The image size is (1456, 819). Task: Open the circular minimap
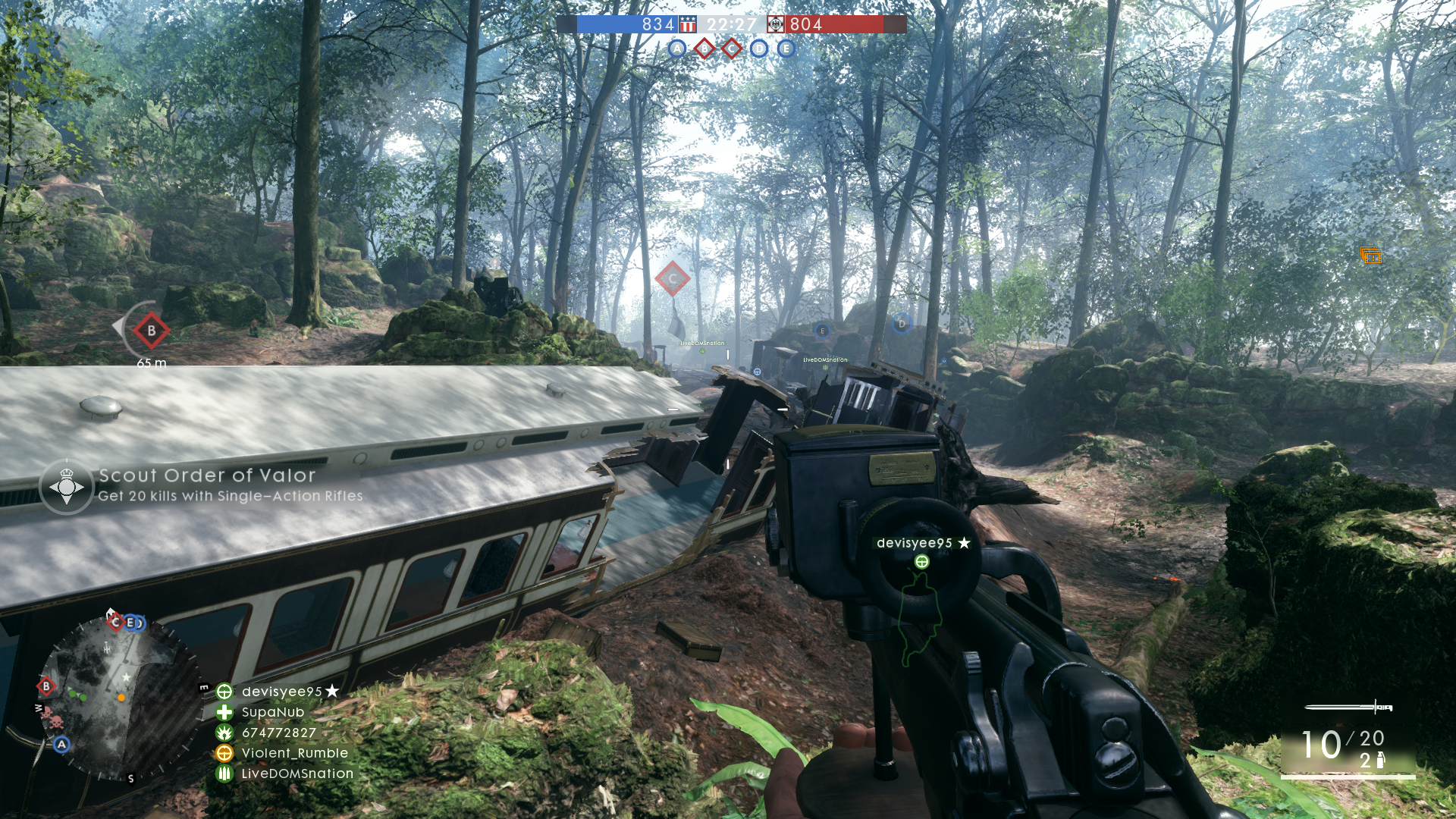(x=120, y=698)
